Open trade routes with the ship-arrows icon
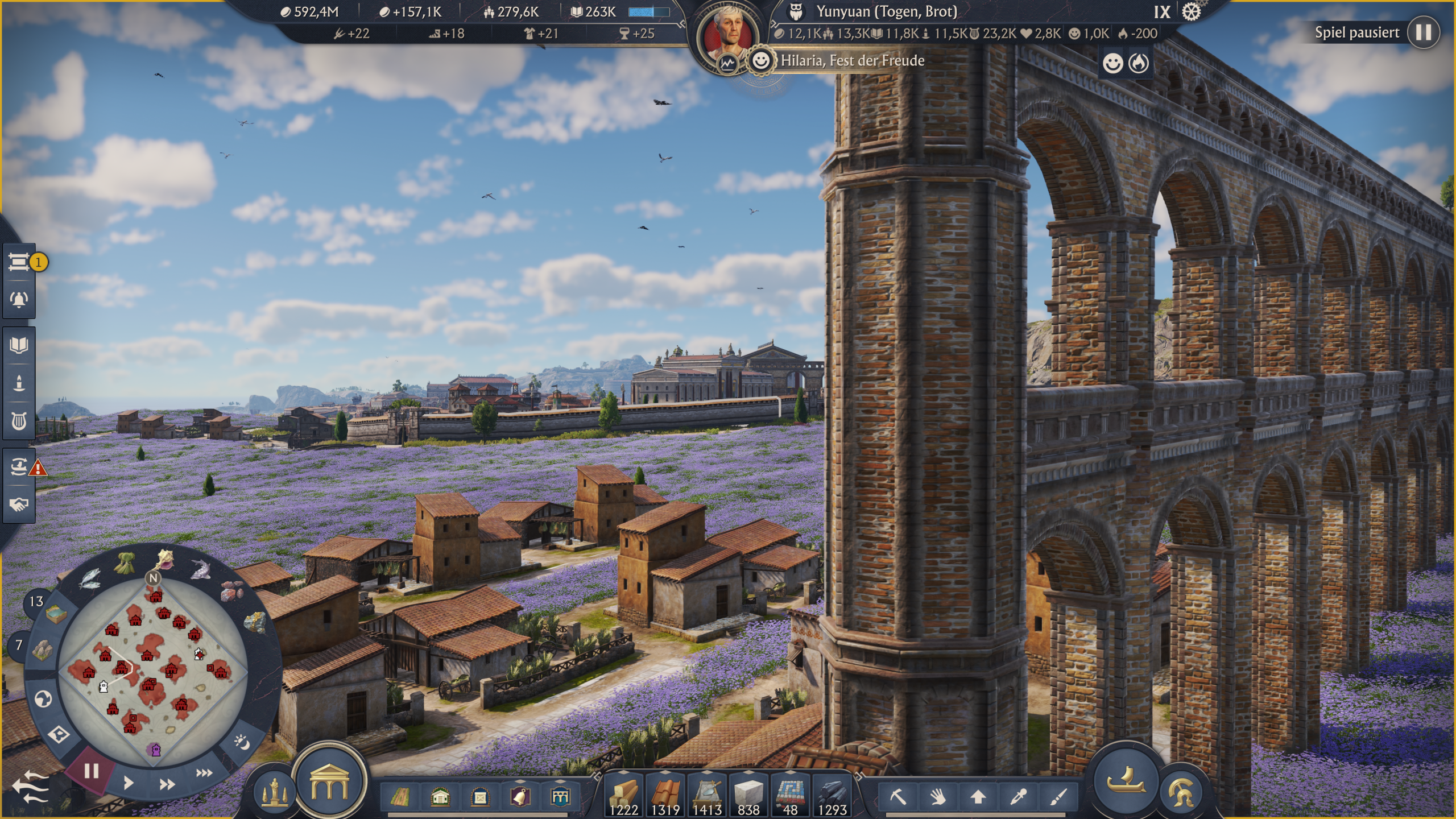The image size is (1456, 819). click(x=19, y=467)
